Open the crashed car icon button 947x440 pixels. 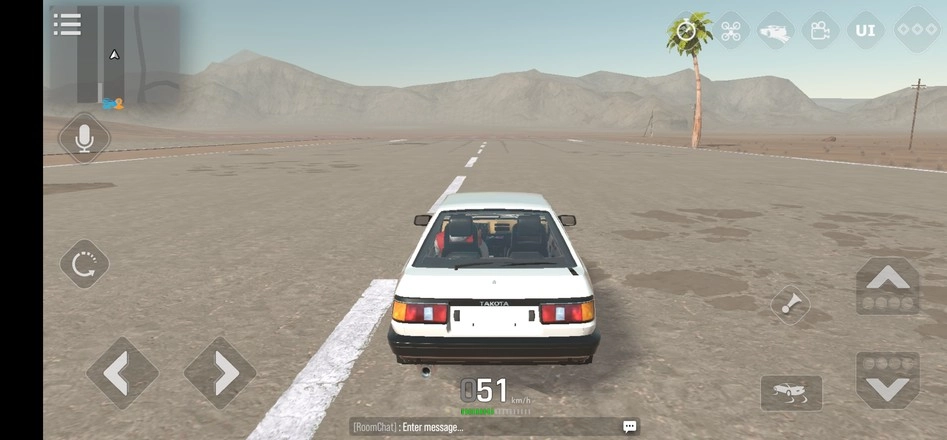coord(775,31)
